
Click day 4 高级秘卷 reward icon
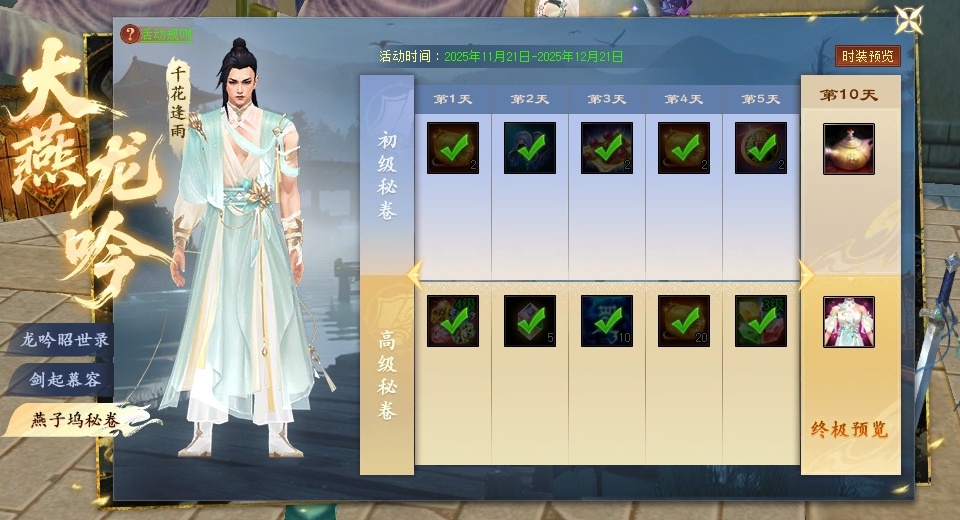click(684, 322)
